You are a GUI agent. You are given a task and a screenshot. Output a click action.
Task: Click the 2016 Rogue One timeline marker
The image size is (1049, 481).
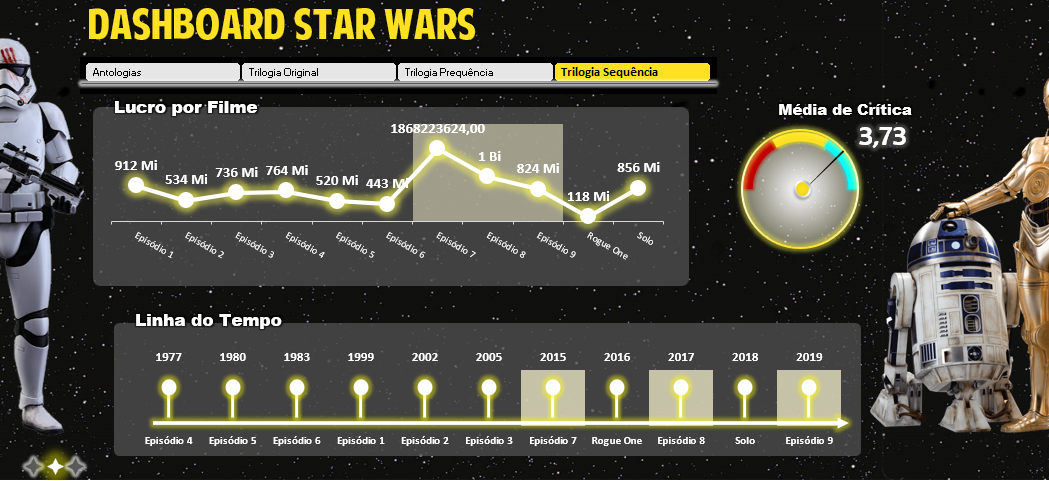point(617,388)
